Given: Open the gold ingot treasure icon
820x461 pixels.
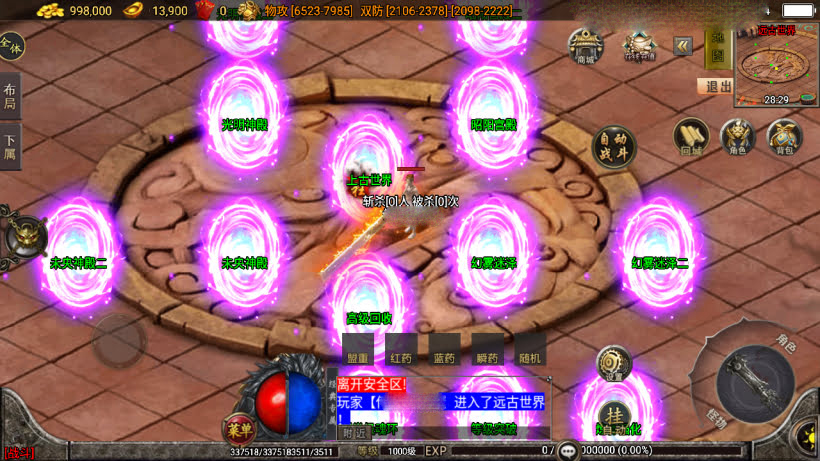Looking at the screenshot, I should (637, 45).
